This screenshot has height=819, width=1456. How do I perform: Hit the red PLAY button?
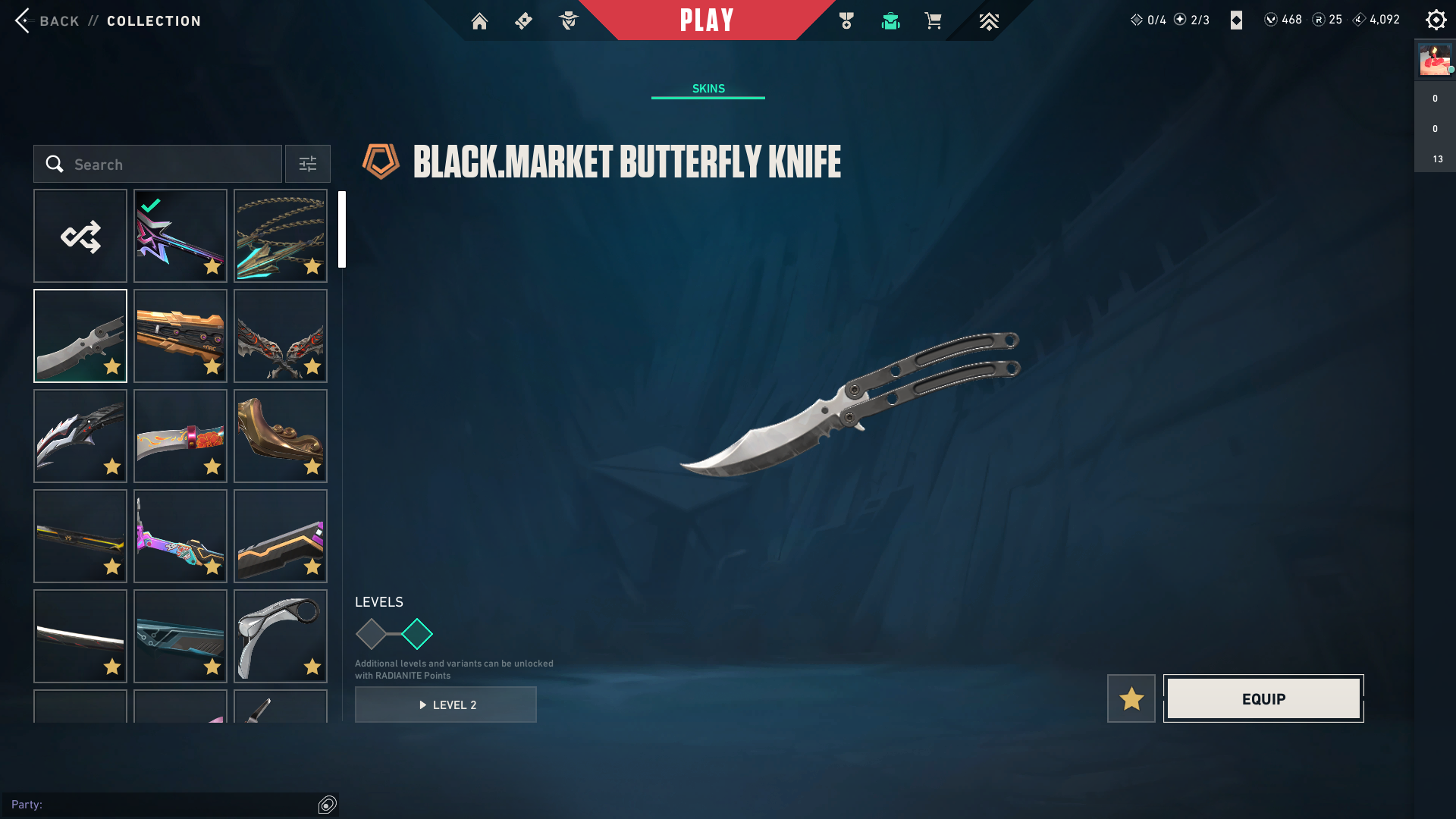(x=706, y=20)
